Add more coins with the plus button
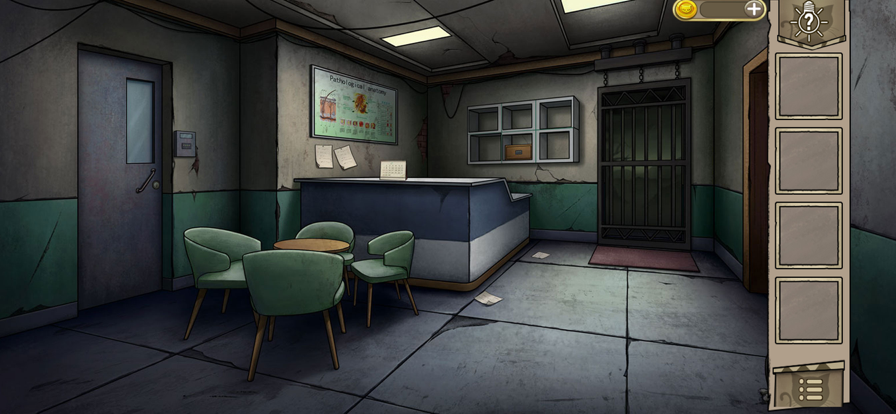This screenshot has width=896, height=414. 754,10
